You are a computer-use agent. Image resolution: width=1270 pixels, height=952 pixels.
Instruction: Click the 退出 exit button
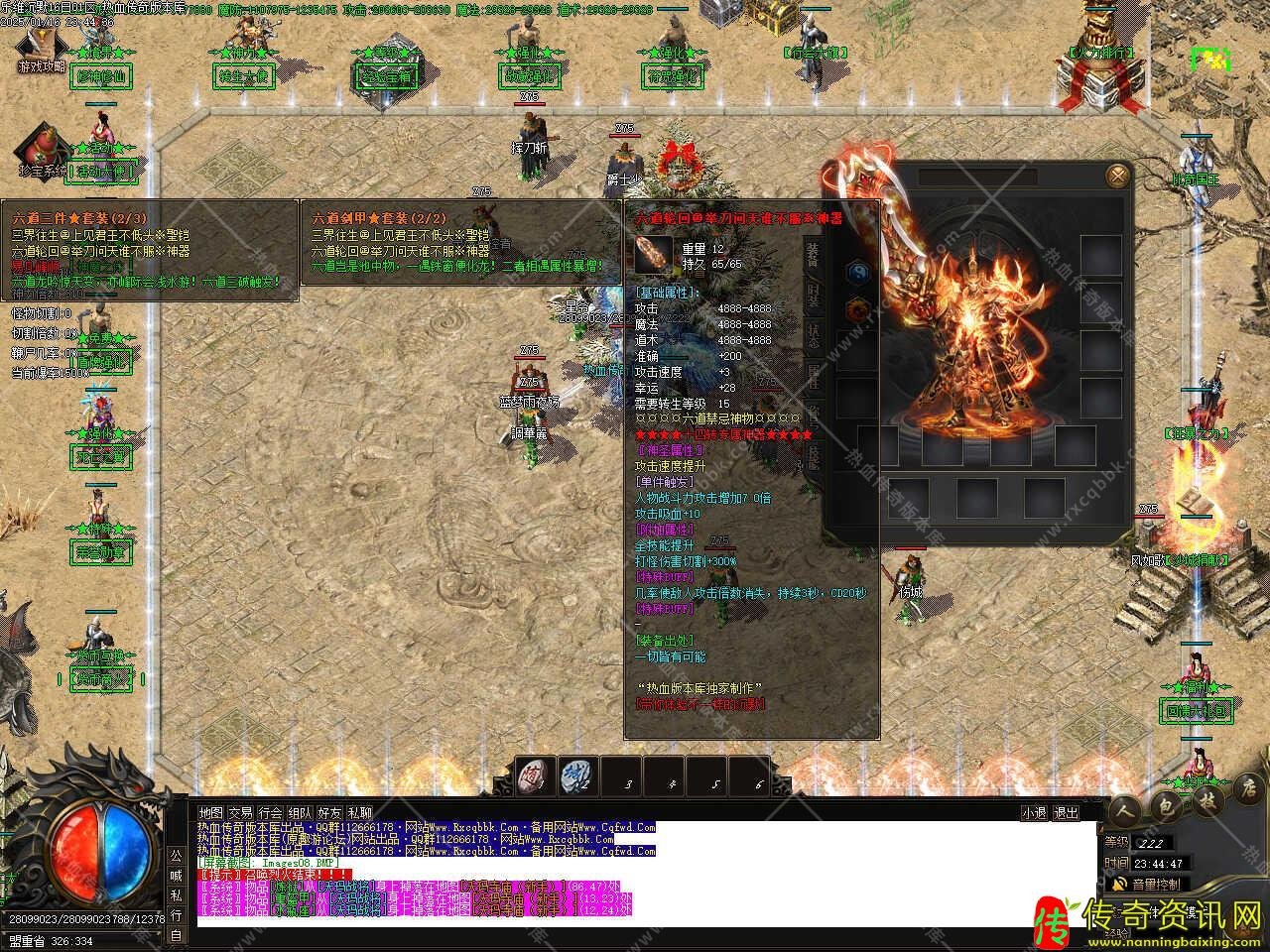(1066, 812)
